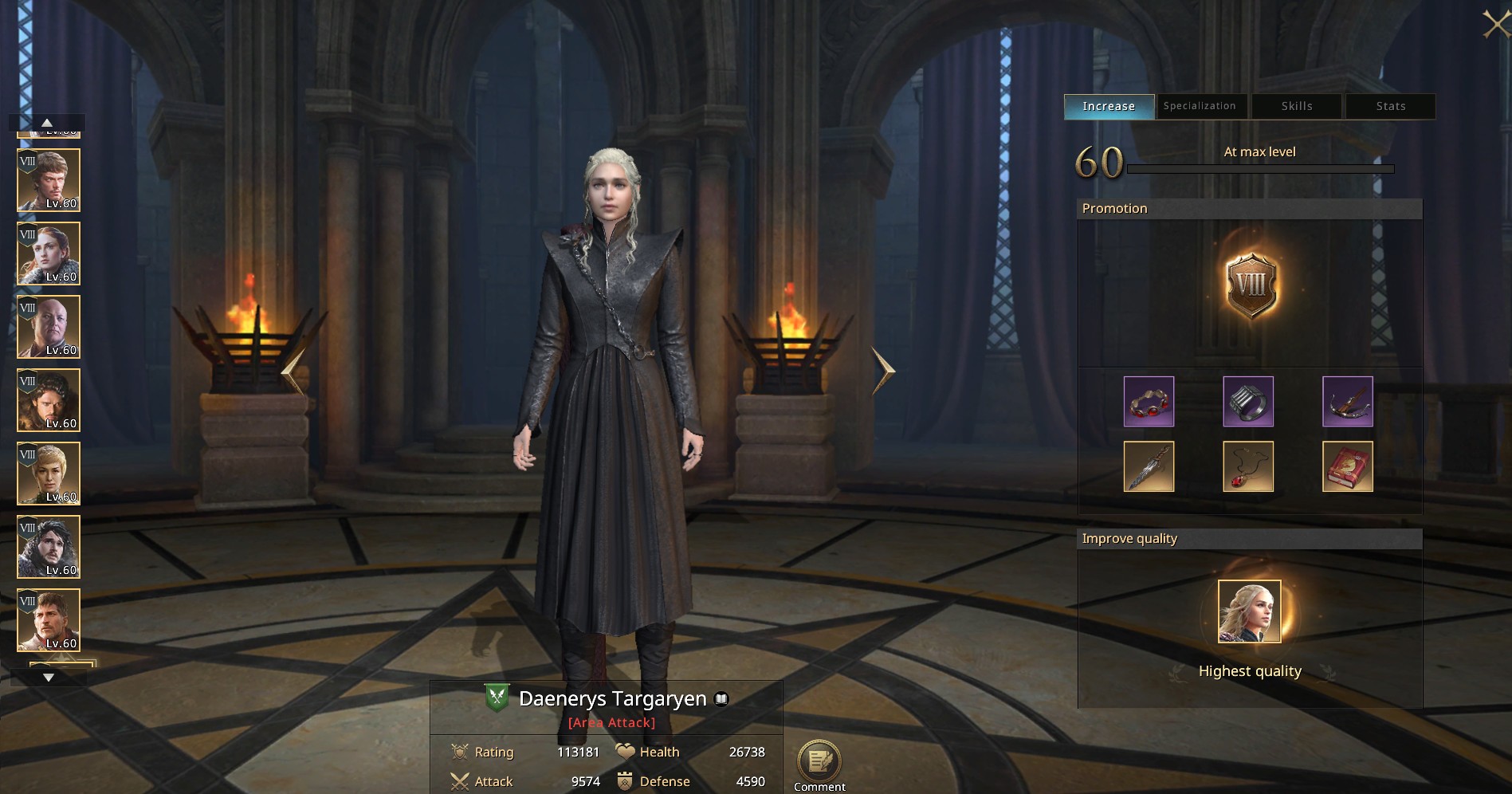This screenshot has width=1512, height=794.
Task: Open the book icon beside Daenerys Targaryen
Action: pos(720,698)
